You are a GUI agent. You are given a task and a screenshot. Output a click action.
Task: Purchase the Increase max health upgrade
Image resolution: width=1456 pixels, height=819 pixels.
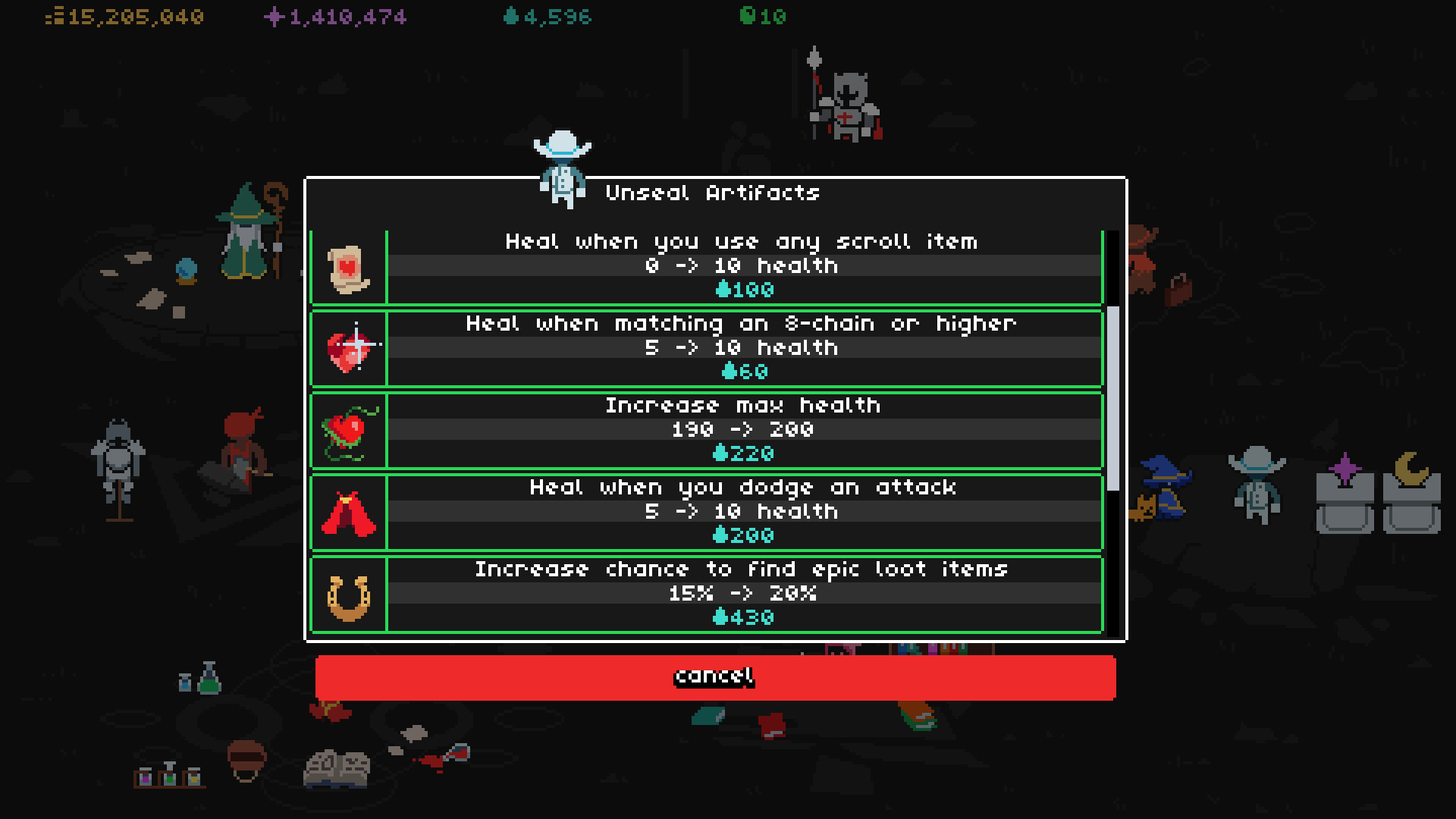coord(743,431)
